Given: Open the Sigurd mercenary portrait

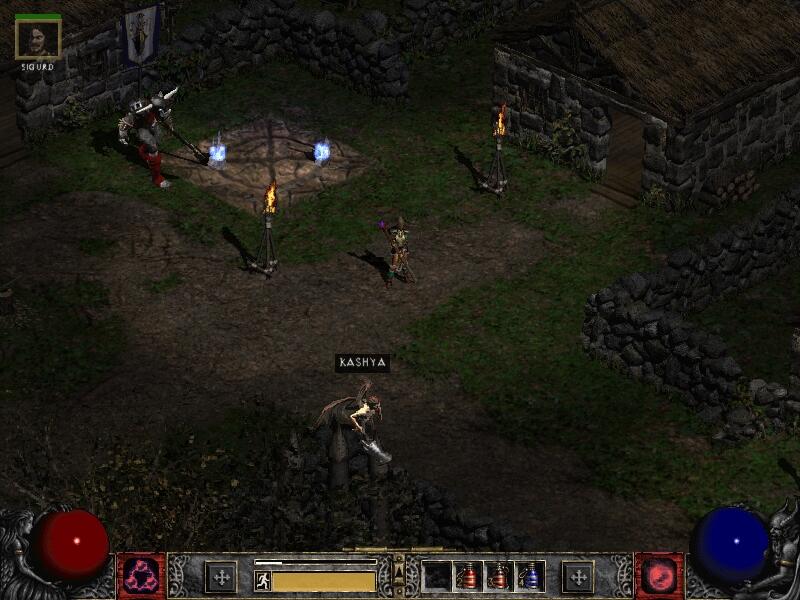Looking at the screenshot, I should point(38,38).
